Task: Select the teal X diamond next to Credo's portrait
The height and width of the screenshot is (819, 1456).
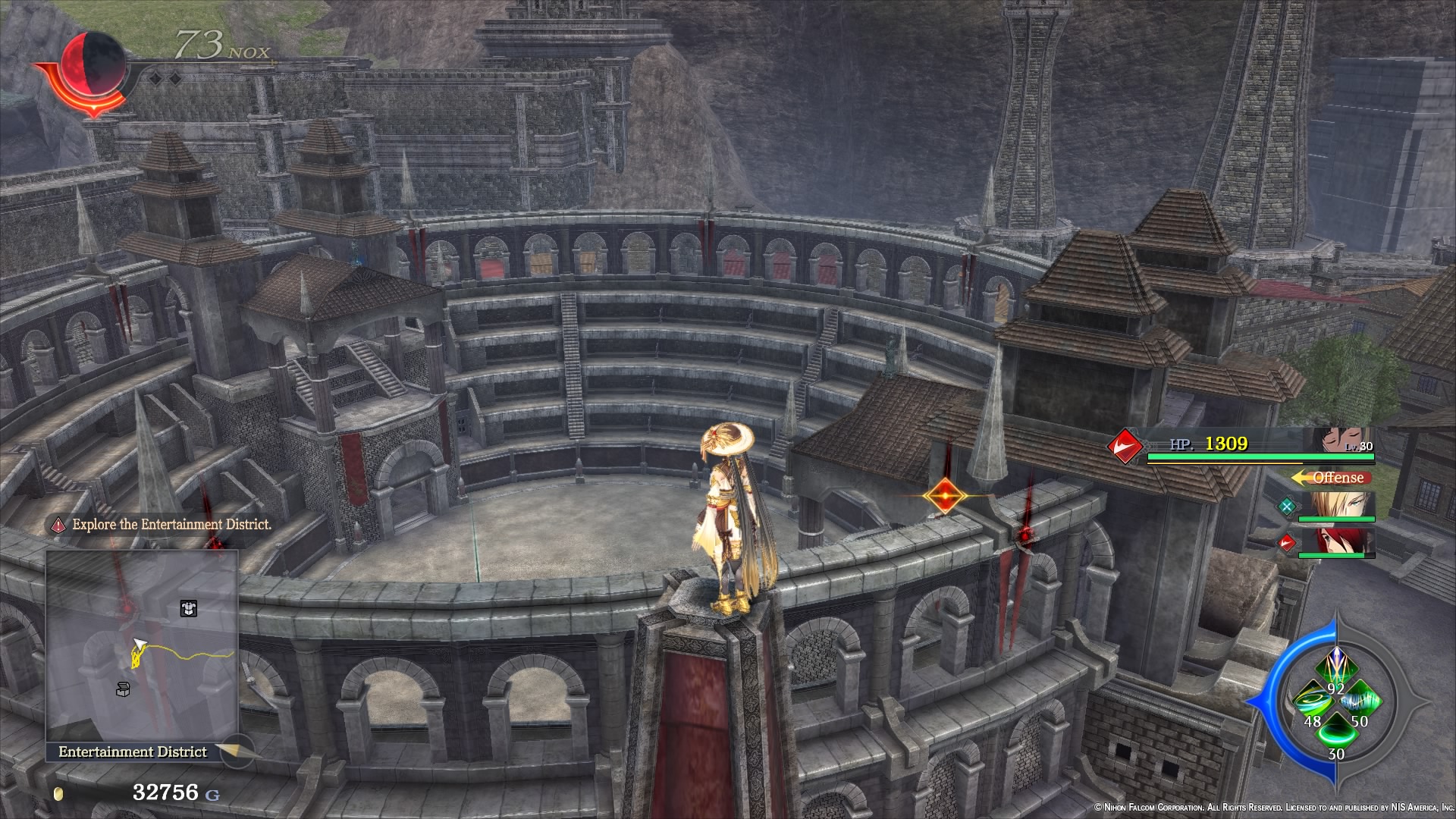Action: [1287, 507]
